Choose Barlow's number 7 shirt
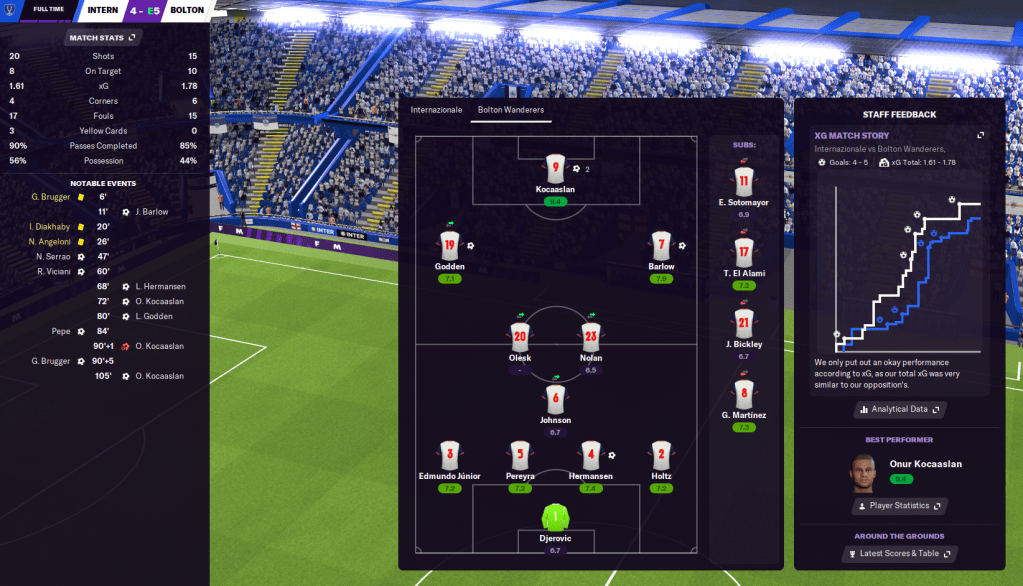Screen dimensions: 1023x586 point(661,246)
